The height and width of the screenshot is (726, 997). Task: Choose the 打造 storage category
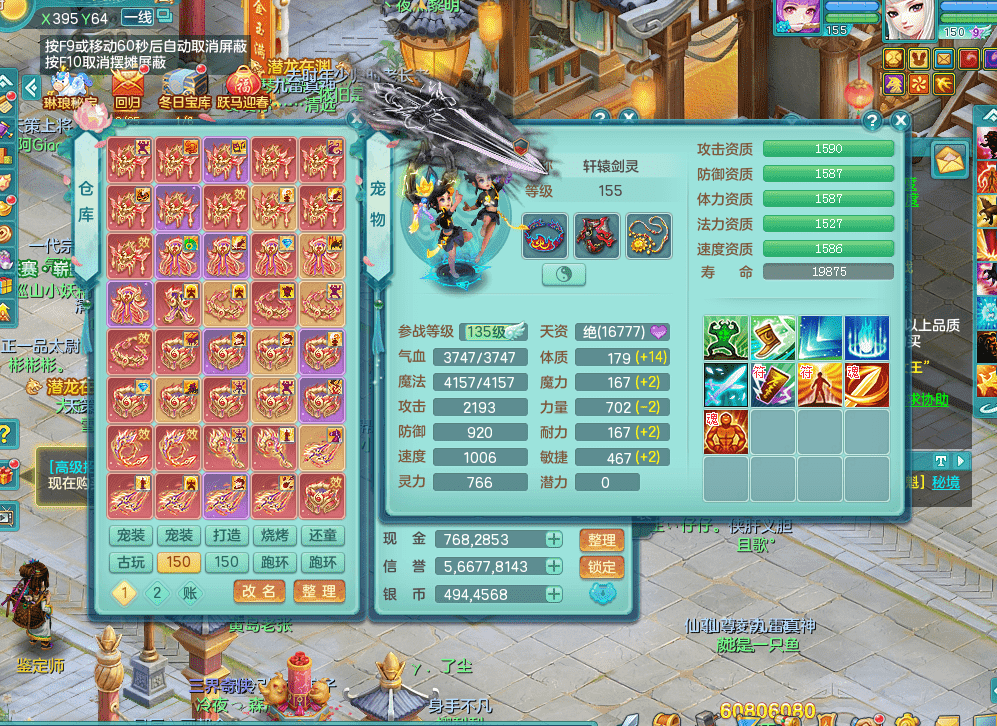pyautogui.click(x=227, y=536)
